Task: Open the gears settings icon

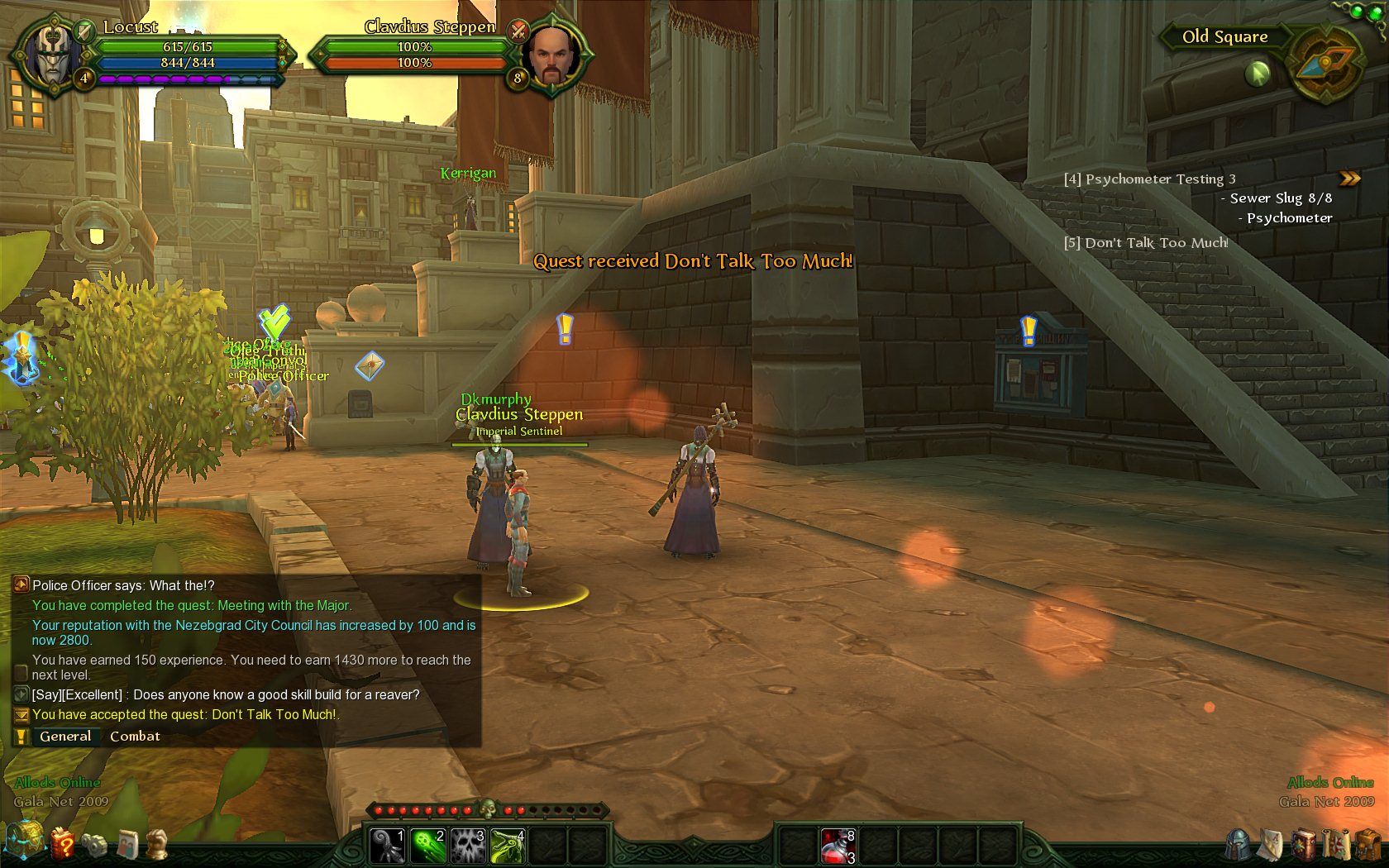Action: [x=93, y=844]
